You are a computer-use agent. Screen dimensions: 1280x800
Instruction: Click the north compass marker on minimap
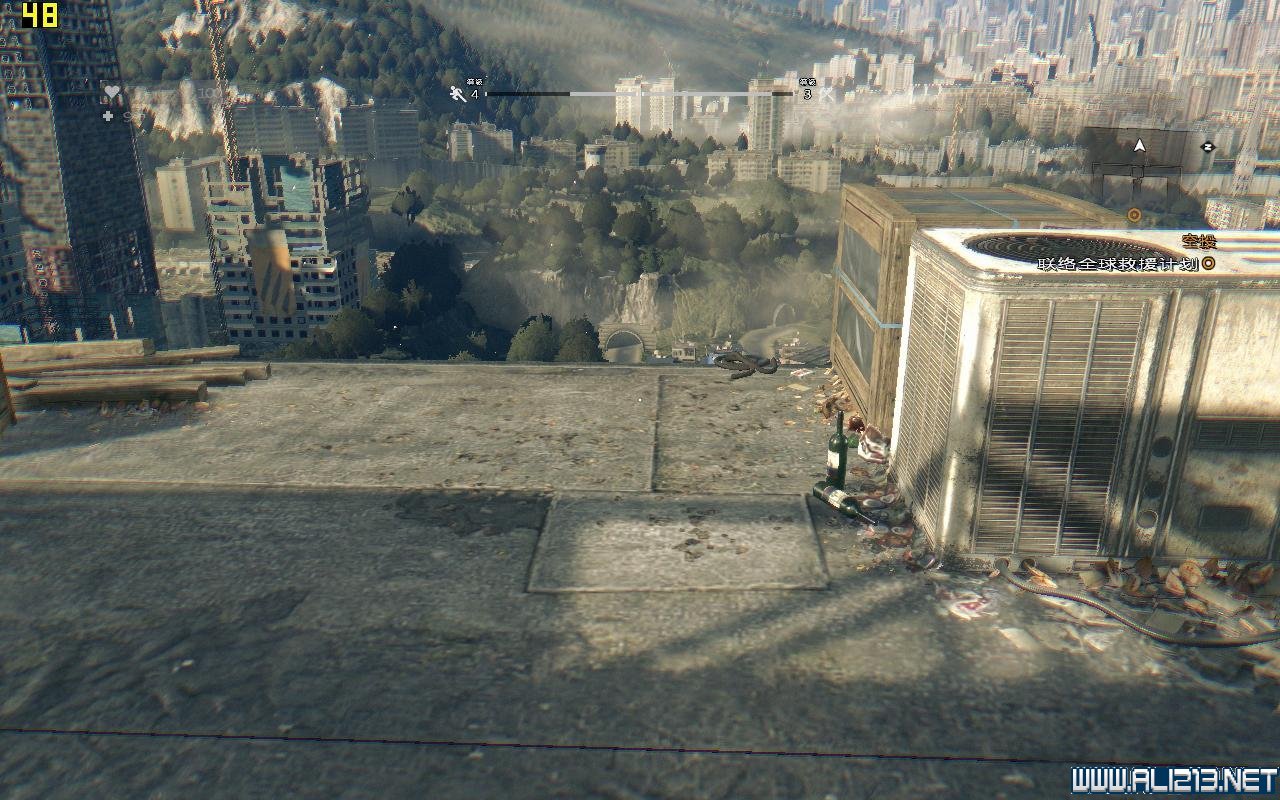(x=1207, y=146)
